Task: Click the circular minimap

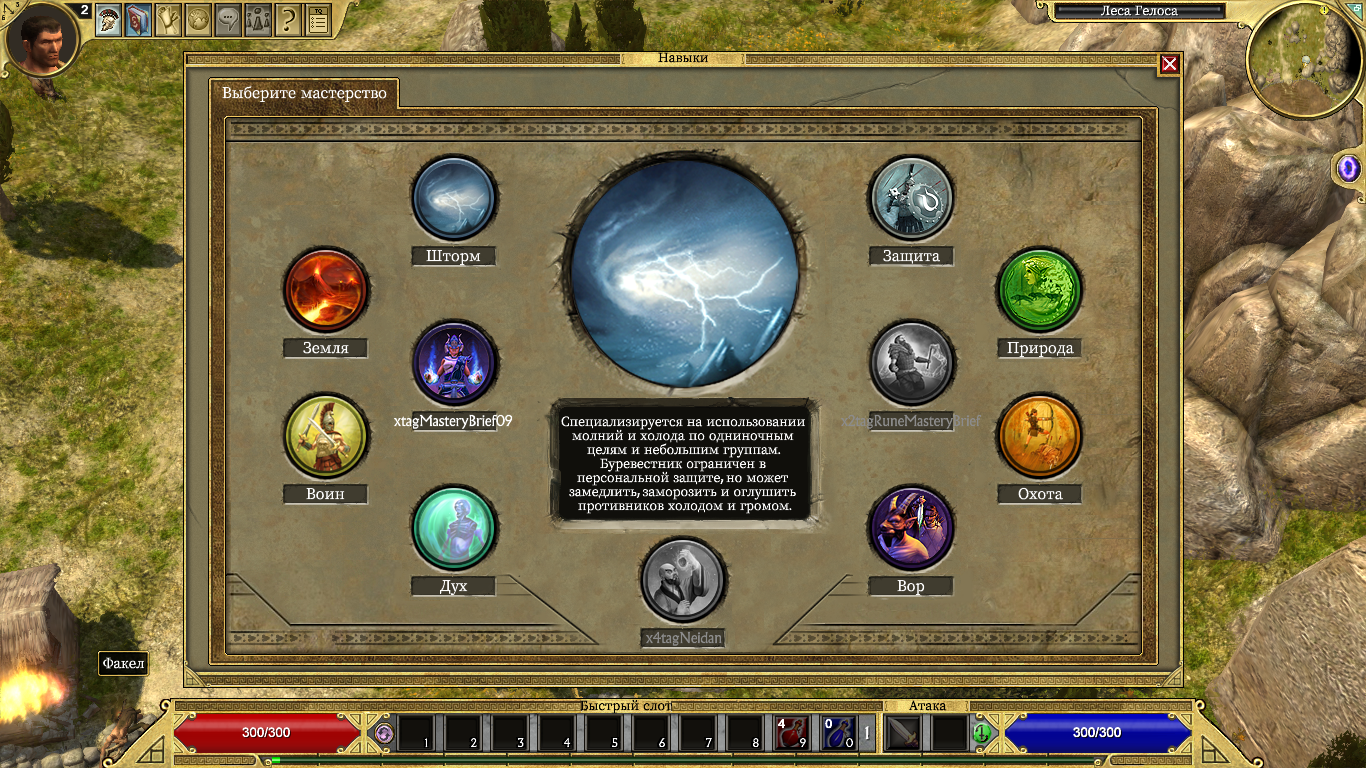Action: [1305, 60]
